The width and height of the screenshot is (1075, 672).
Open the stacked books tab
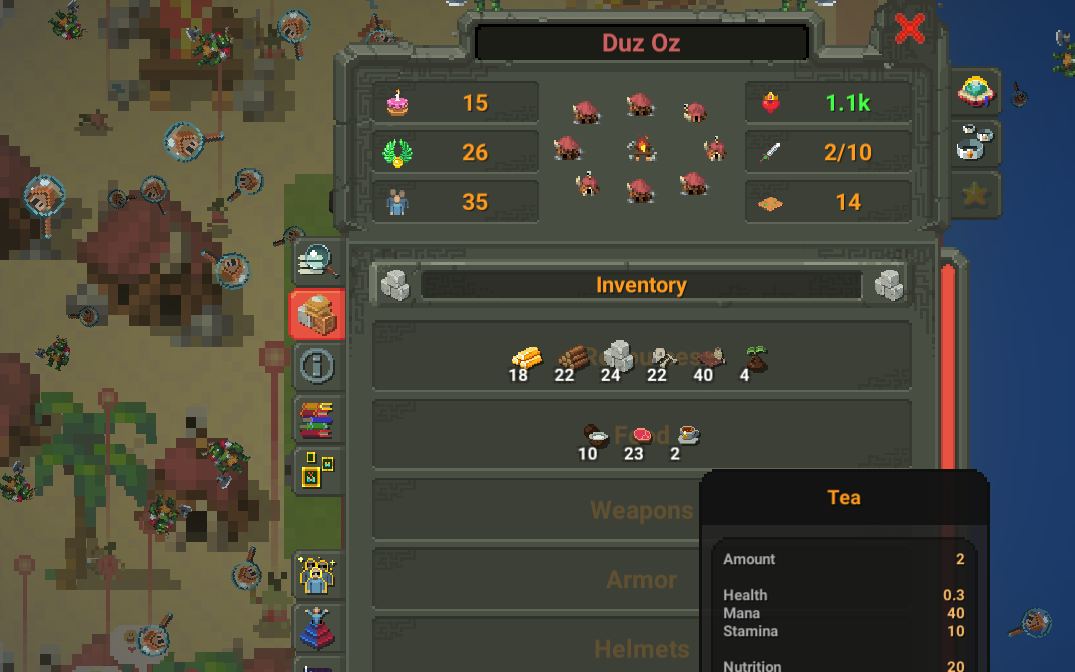(318, 419)
